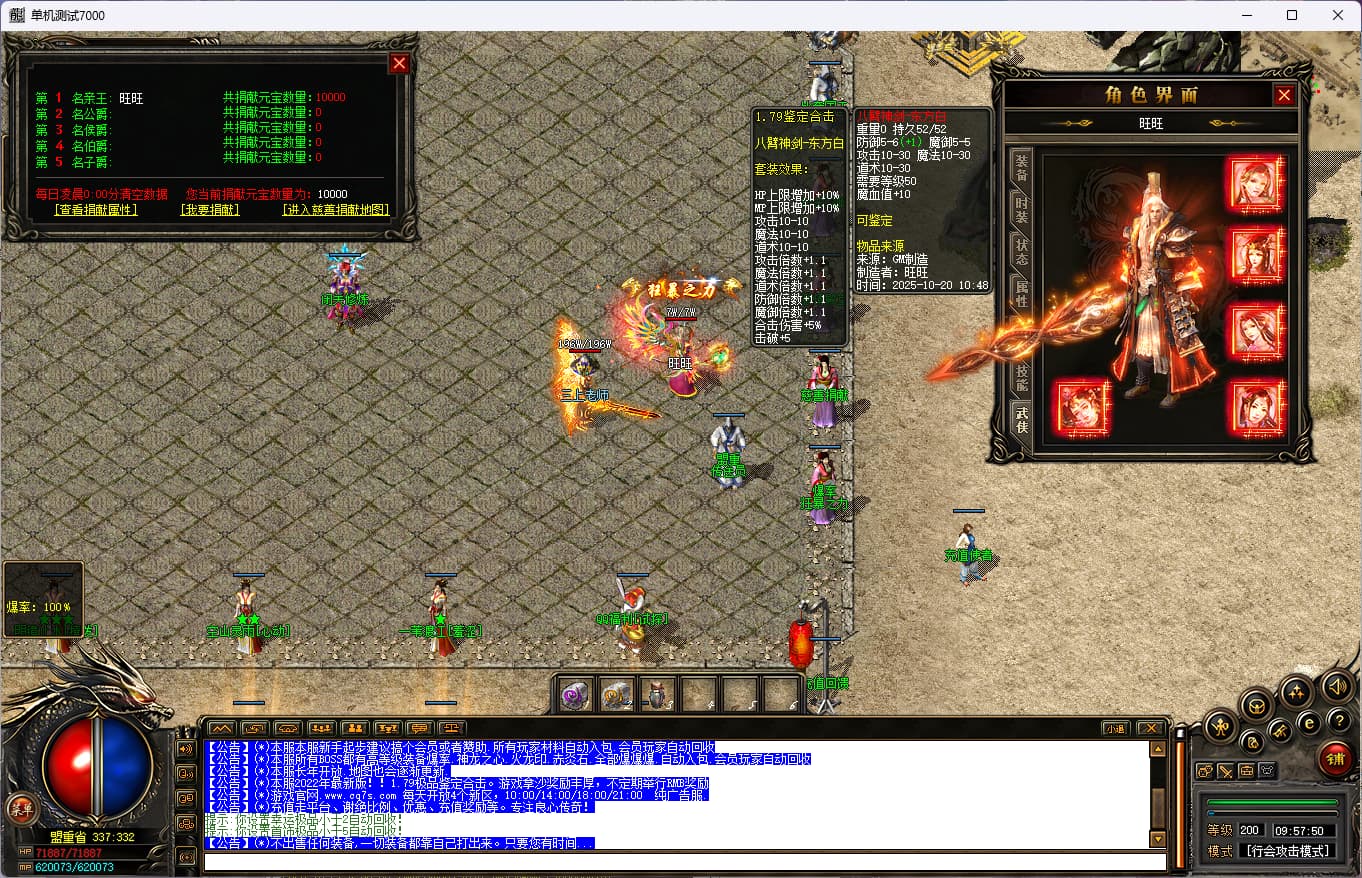Open the 时装 fashion tab
This screenshot has height=878, width=1362.
click(1021, 209)
